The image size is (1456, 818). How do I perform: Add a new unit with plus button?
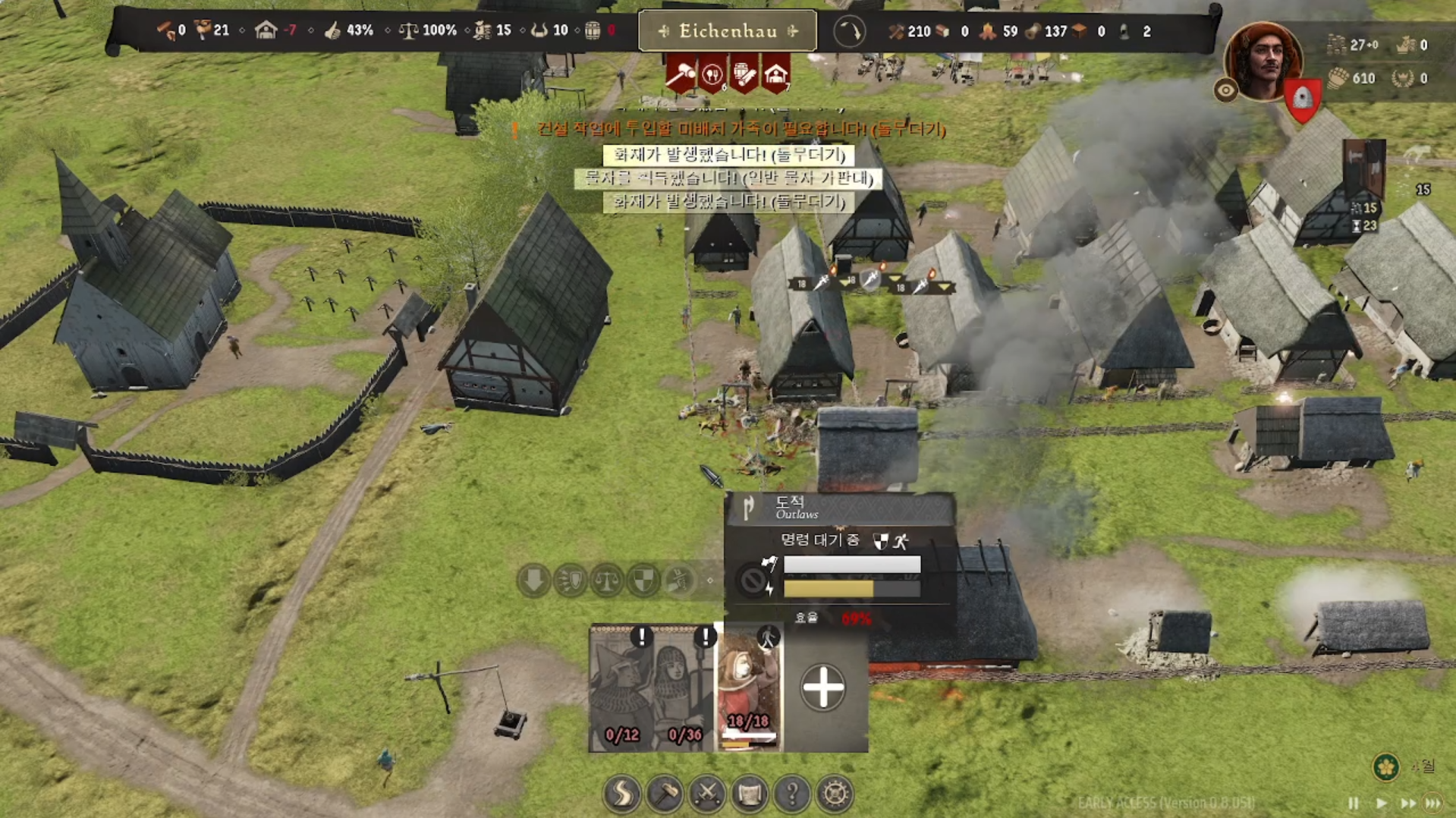pyautogui.click(x=823, y=688)
